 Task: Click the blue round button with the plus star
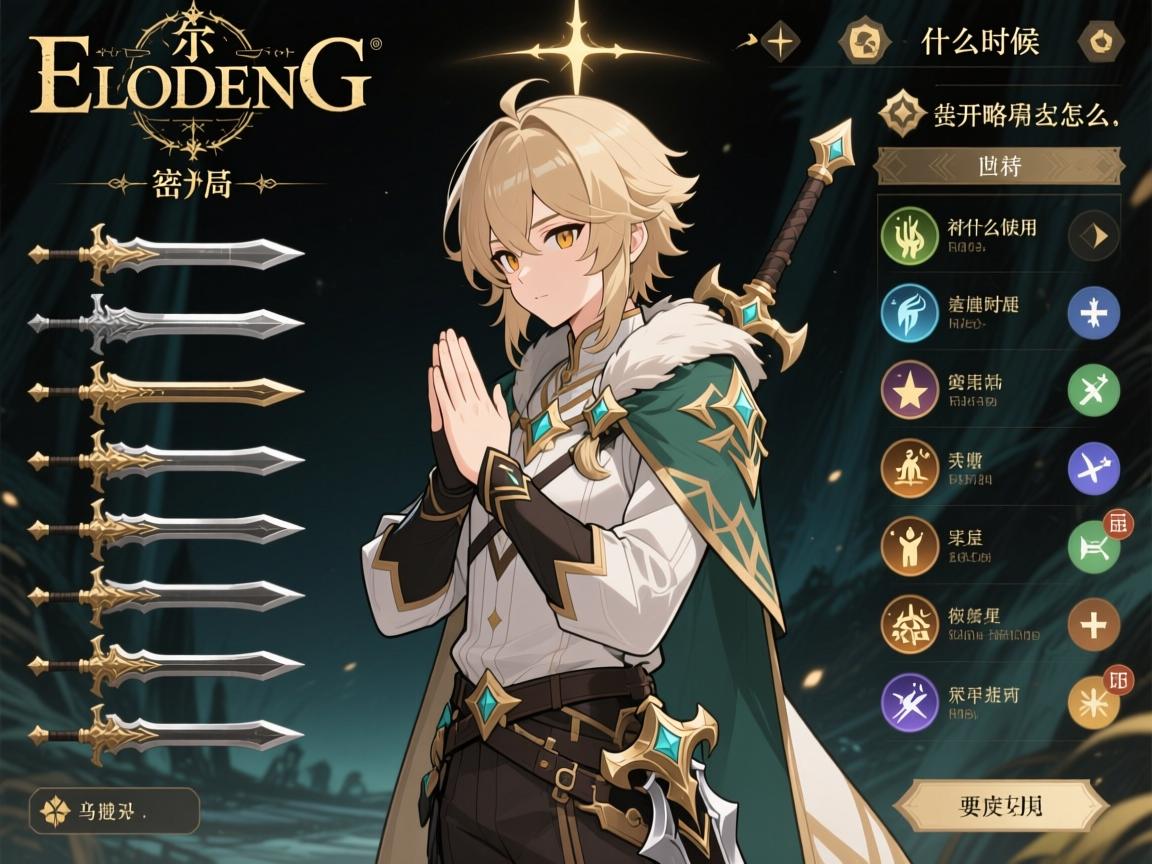(x=1094, y=312)
